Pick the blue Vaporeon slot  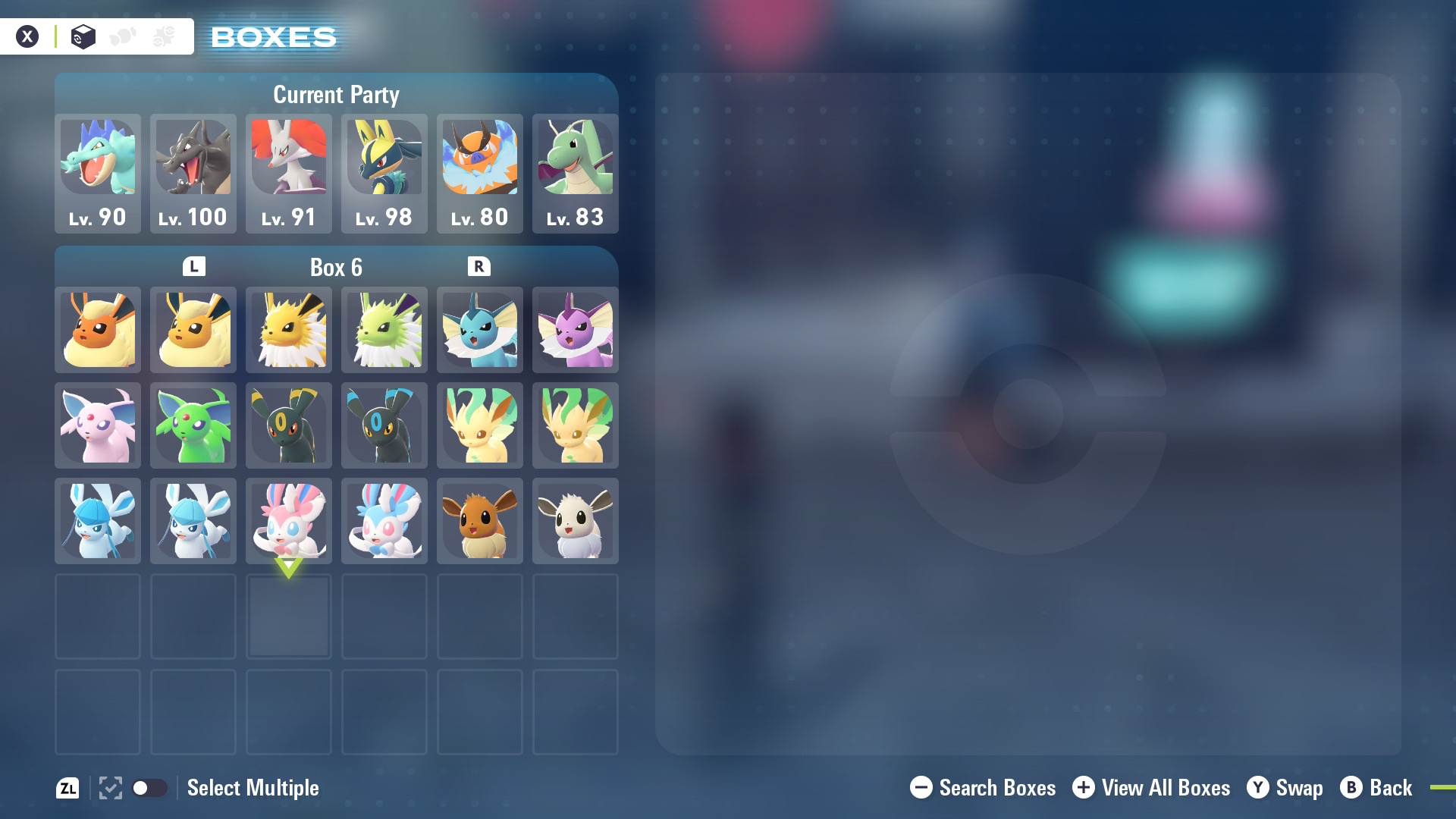[x=480, y=330]
